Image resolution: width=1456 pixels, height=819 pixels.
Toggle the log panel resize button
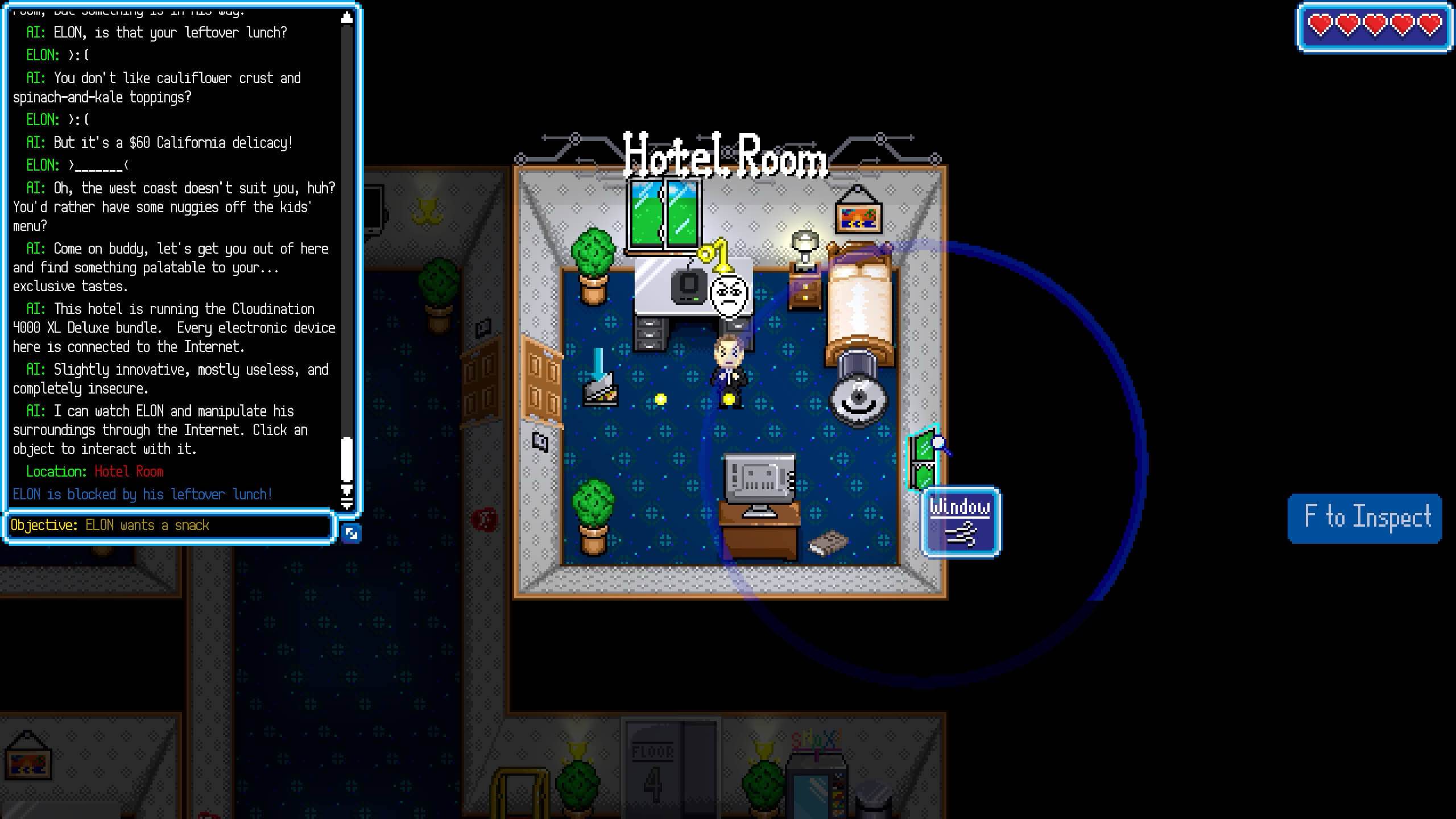pos(351,533)
